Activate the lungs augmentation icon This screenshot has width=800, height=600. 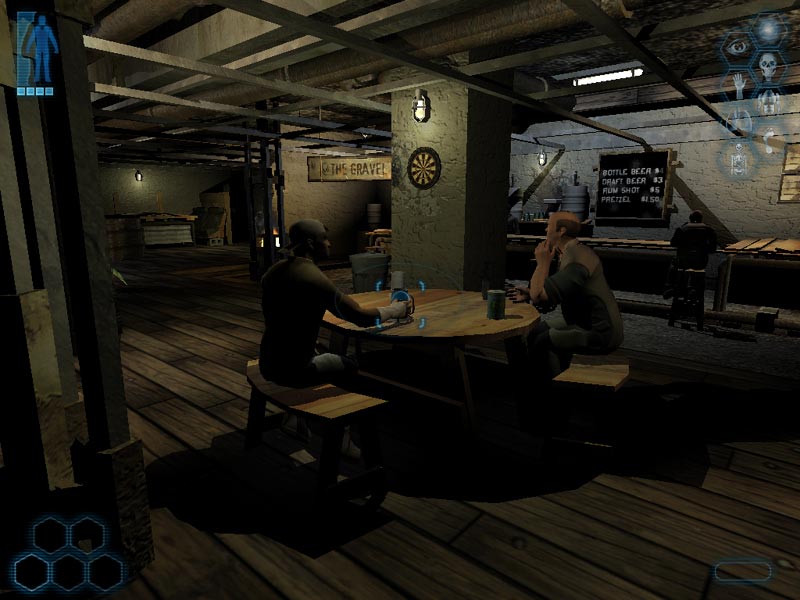pos(740,122)
